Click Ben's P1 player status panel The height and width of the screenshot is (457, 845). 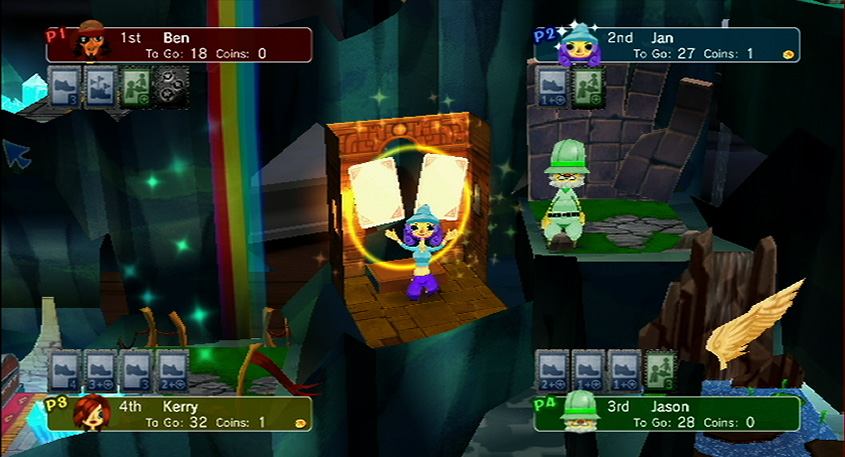[x=180, y=45]
